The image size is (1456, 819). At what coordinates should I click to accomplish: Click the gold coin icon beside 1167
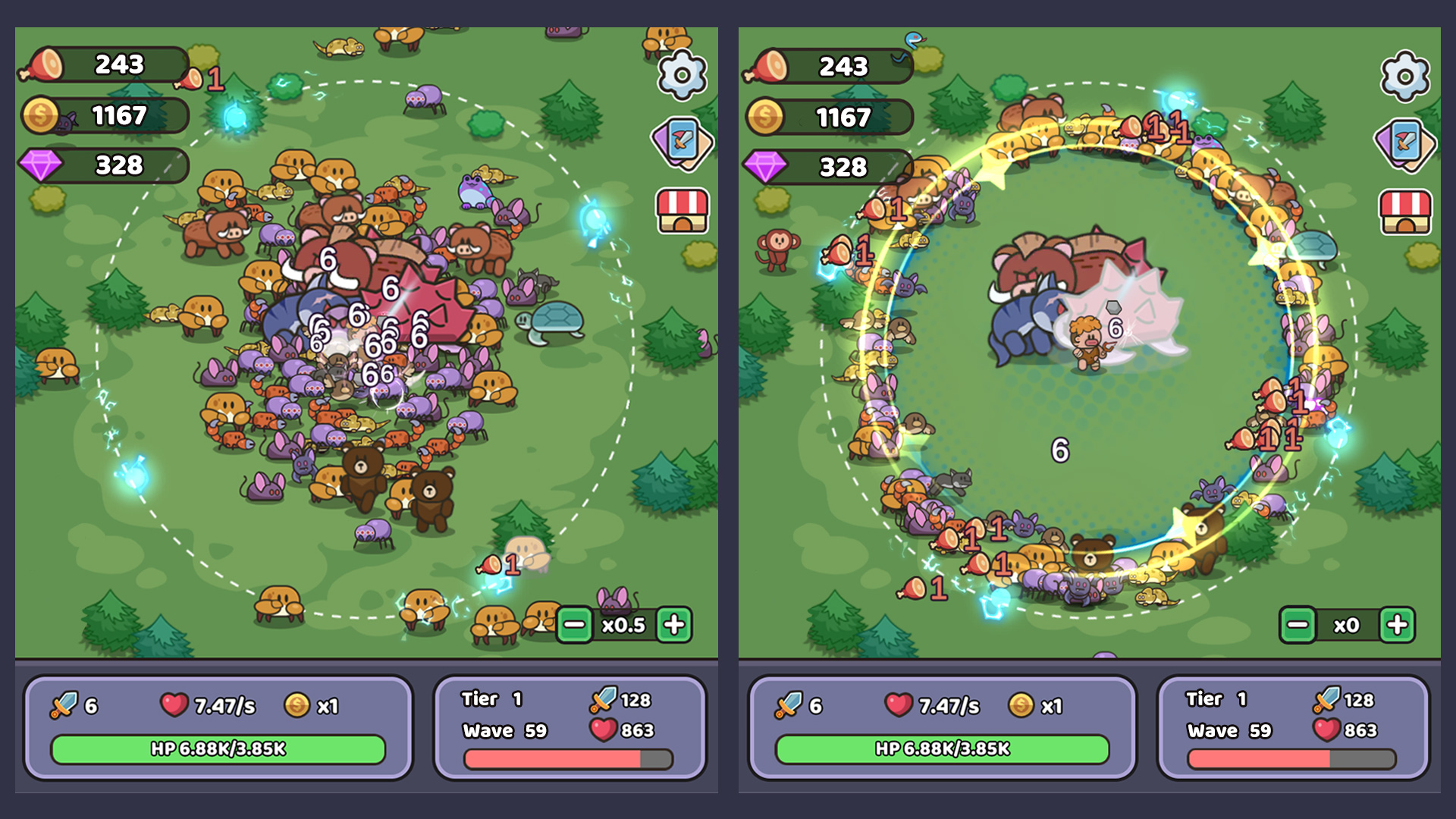point(40,115)
